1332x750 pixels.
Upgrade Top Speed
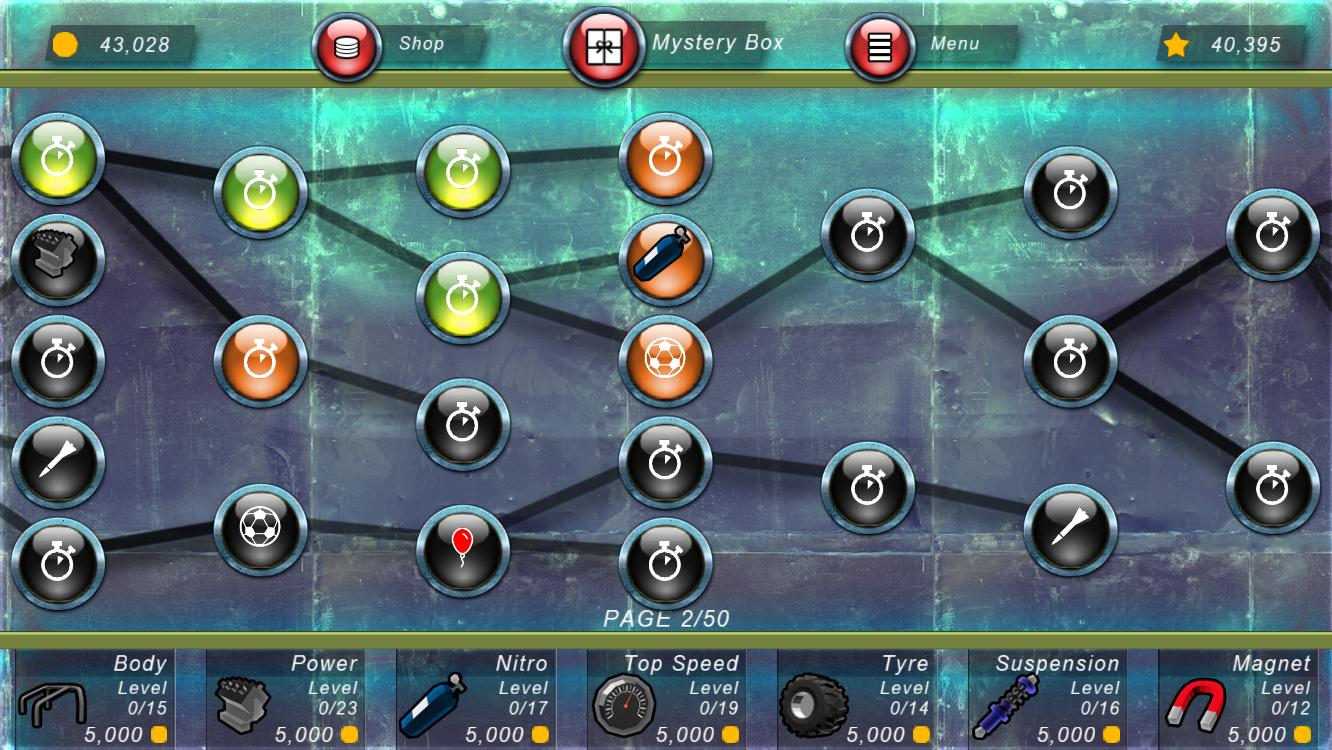[665, 698]
